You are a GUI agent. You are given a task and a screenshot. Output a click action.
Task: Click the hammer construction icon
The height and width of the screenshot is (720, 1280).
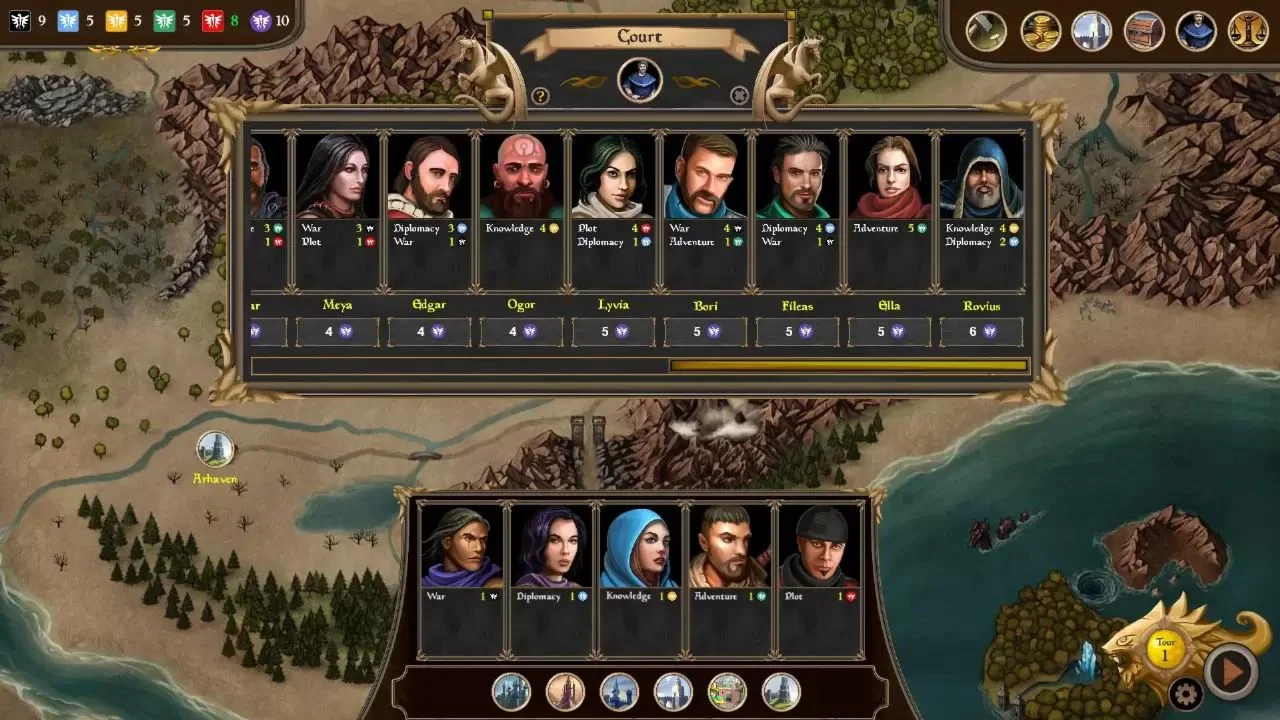tap(986, 31)
